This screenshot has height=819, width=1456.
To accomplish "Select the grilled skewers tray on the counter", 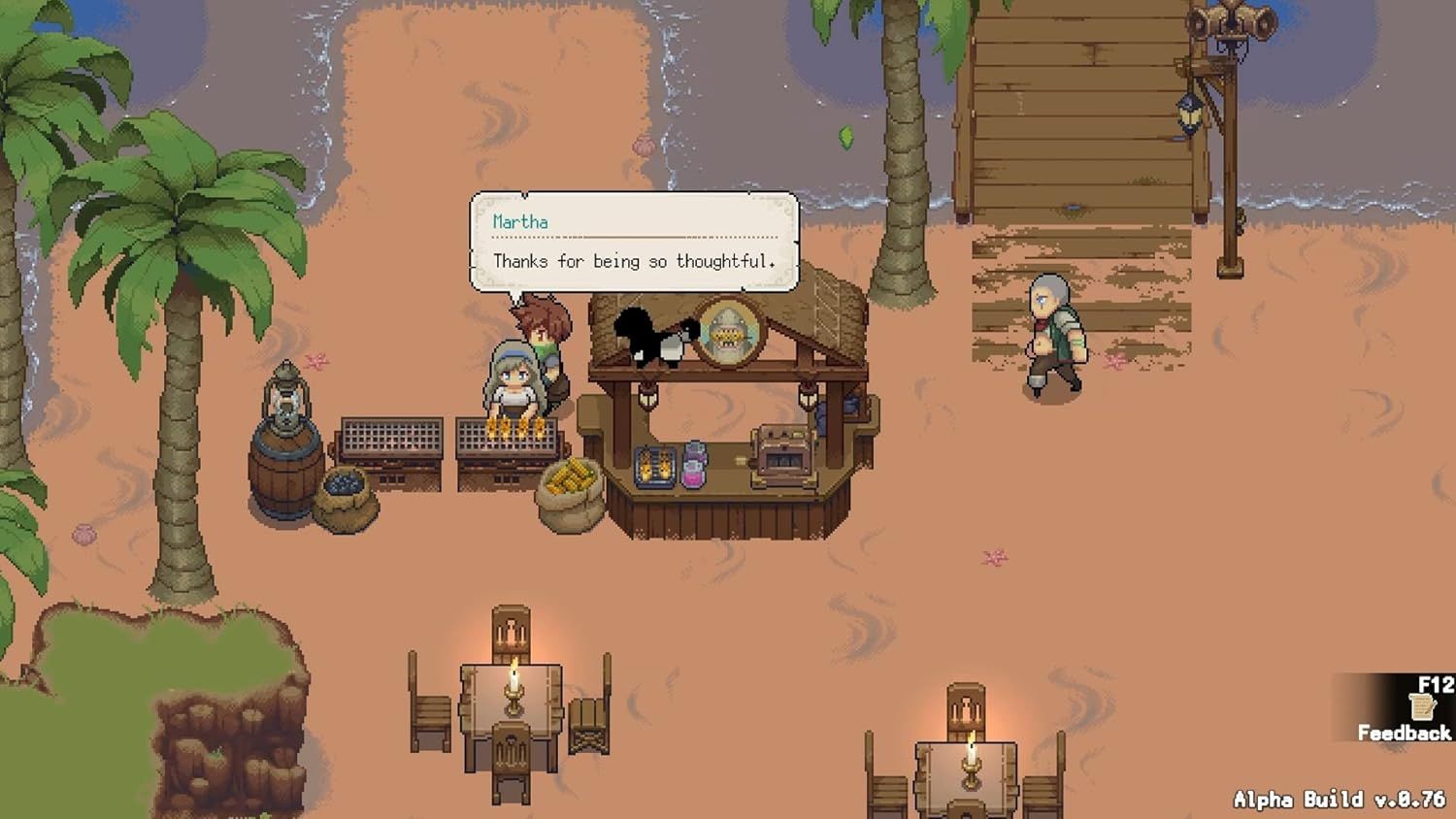I will coord(652,467).
